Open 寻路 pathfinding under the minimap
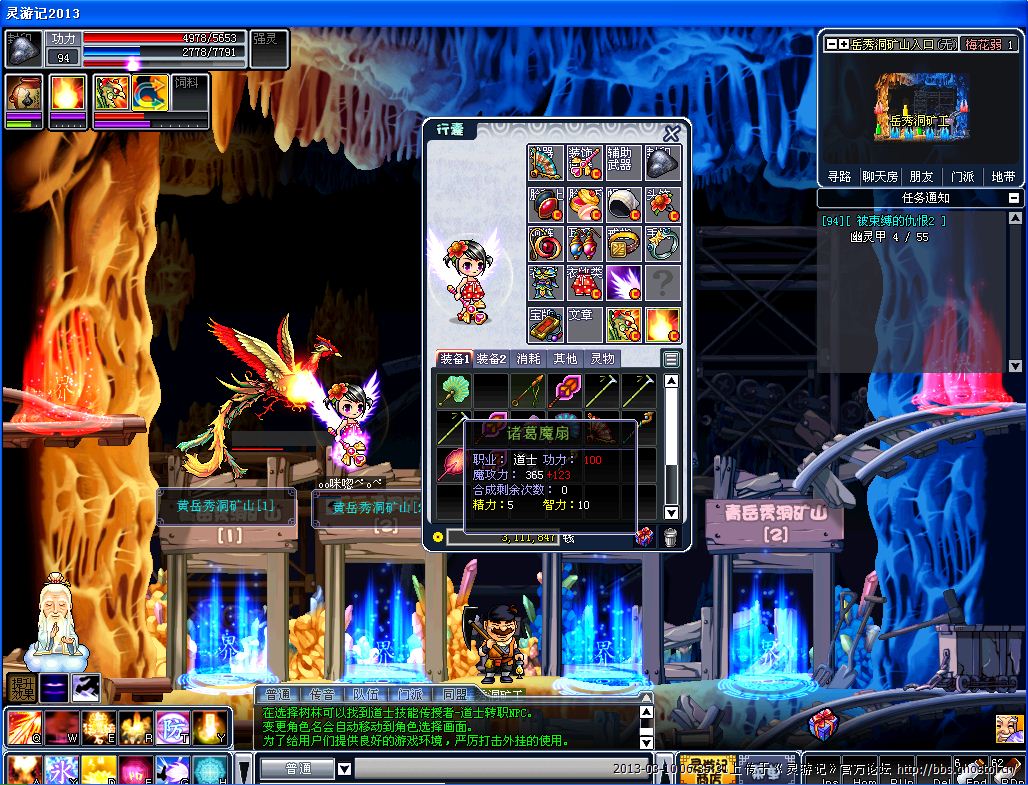Screen dimensions: 1028x785 (839, 176)
